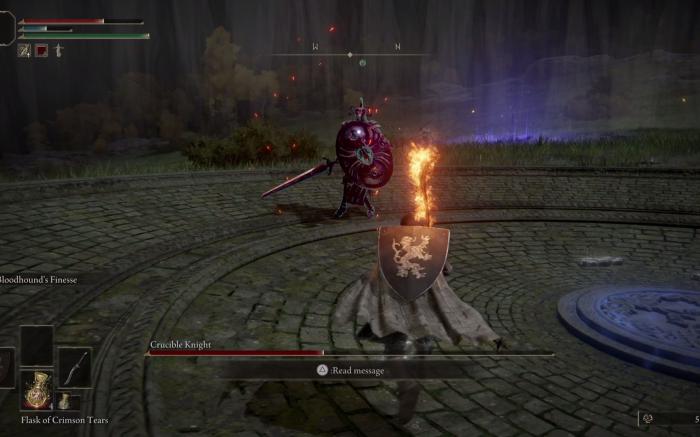Select the curved sword right-hand weapon slot

[x=74, y=367]
